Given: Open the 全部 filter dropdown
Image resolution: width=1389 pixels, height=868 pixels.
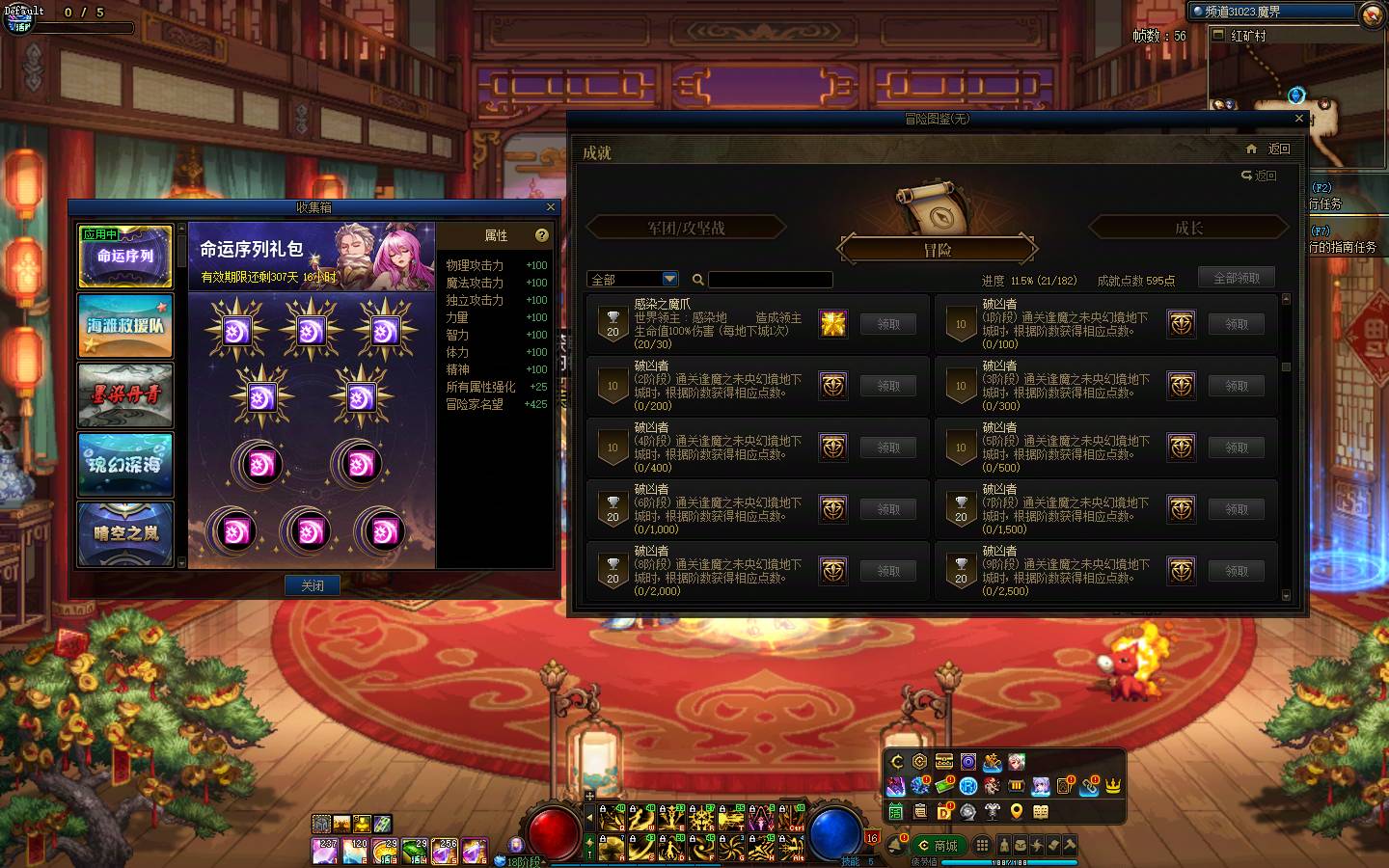Looking at the screenshot, I should (633, 280).
